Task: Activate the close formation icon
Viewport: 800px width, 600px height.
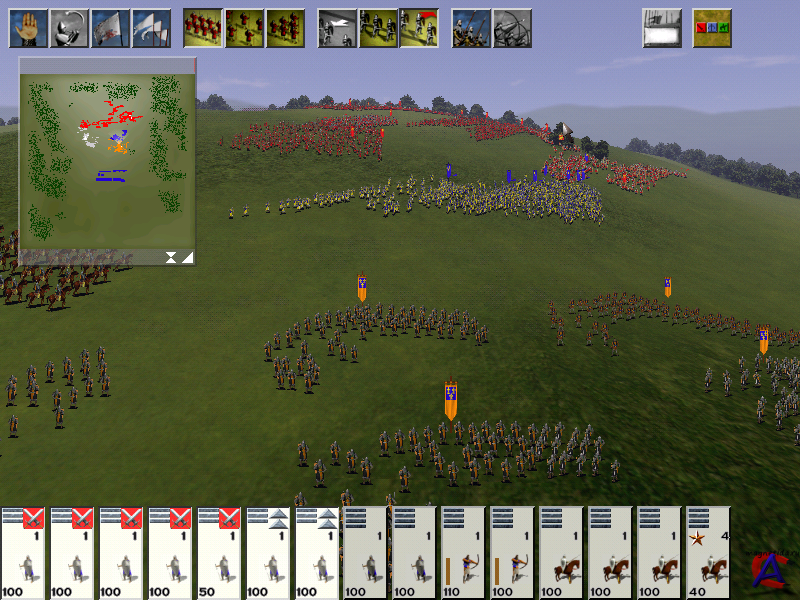Action: coord(203,29)
